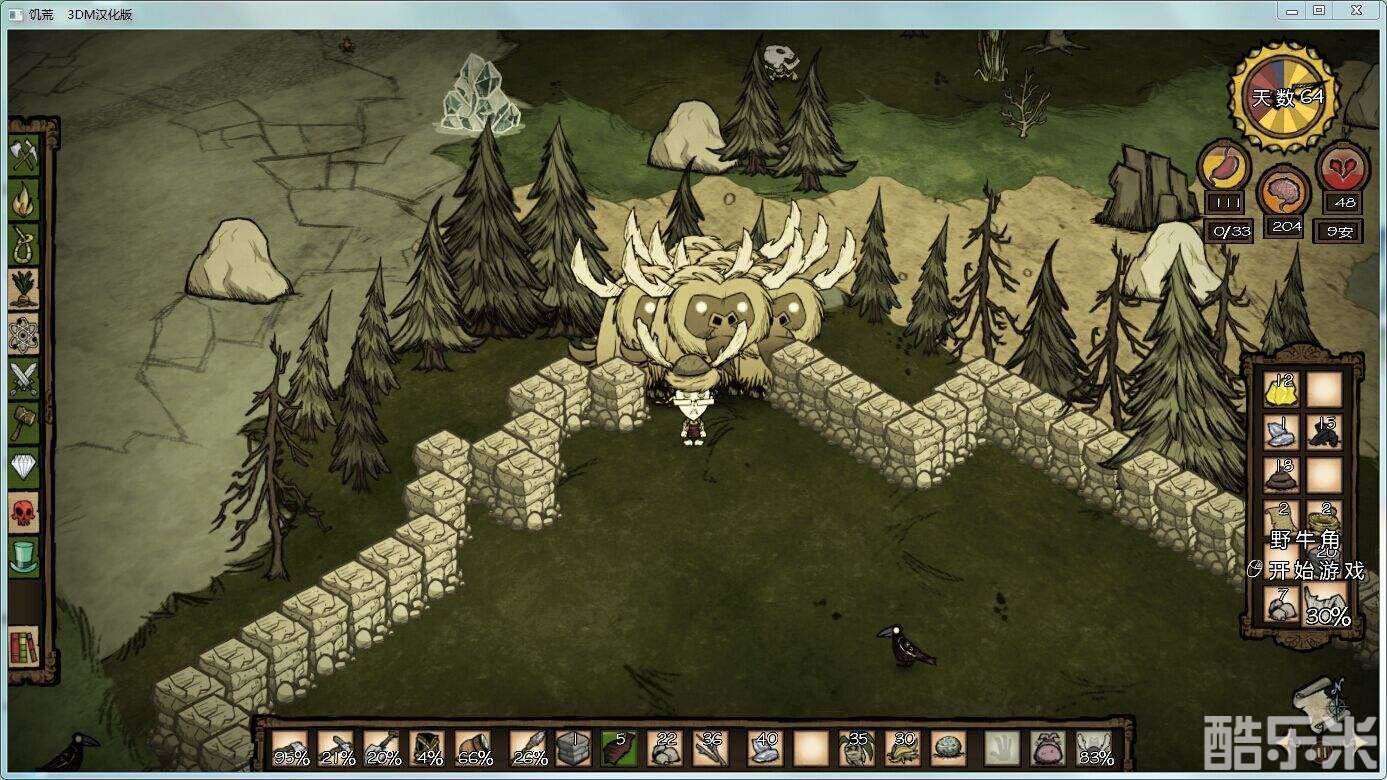Open the map scroll icon
1387x780 pixels.
pos(1317,696)
